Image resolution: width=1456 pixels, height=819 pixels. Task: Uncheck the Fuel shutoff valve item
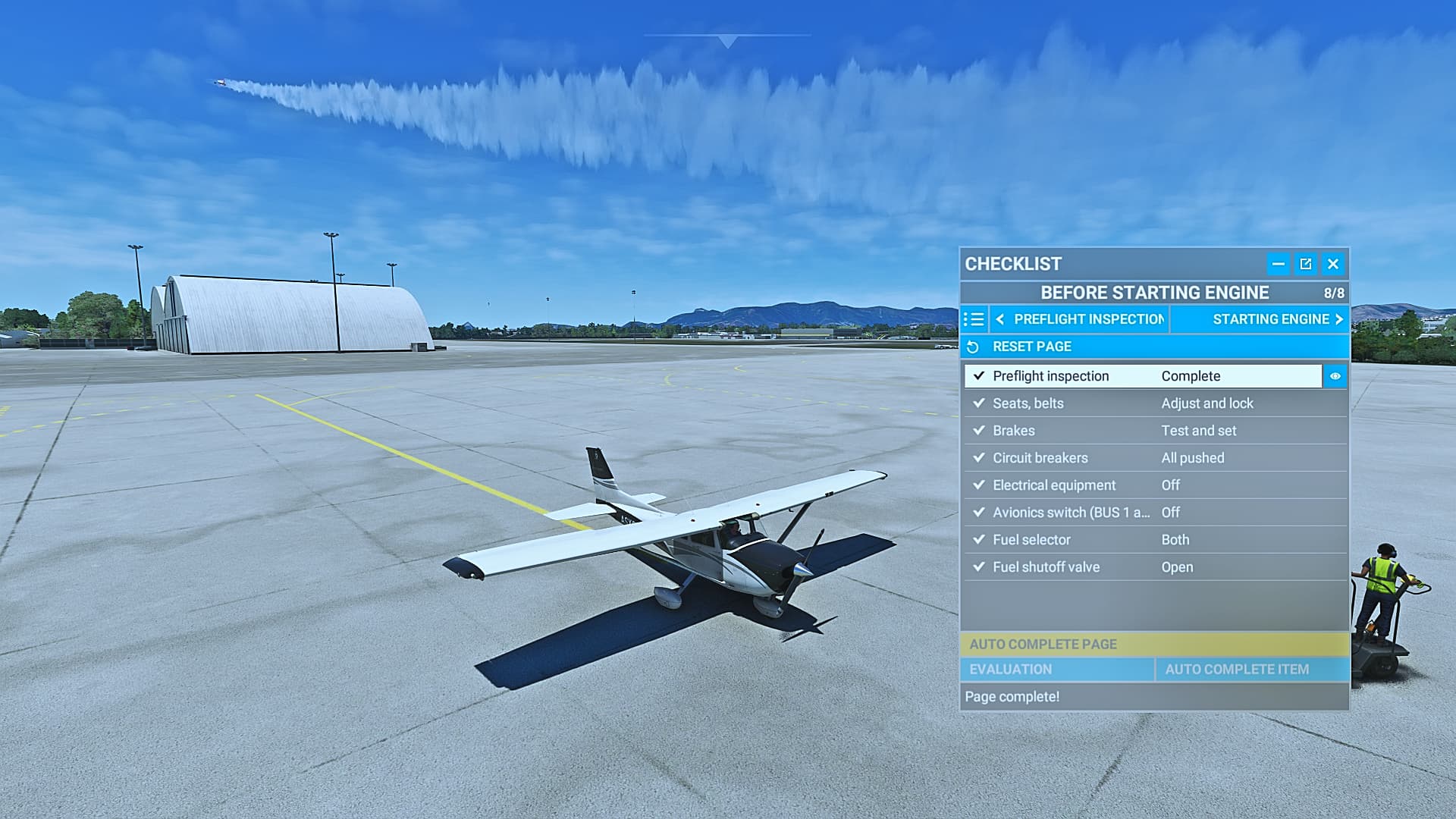click(979, 566)
